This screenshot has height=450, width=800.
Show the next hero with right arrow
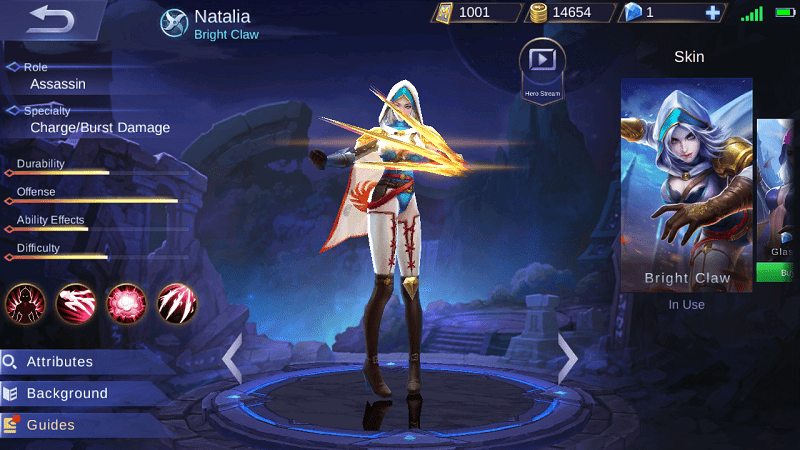567,356
